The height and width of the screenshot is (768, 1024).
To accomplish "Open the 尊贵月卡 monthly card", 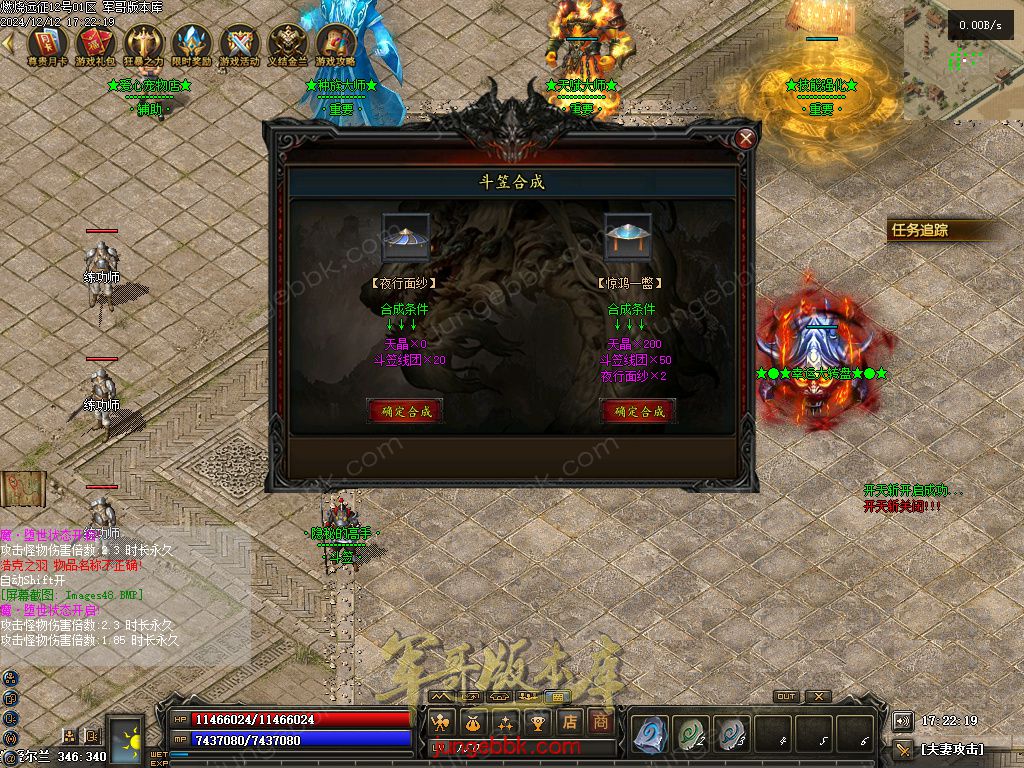I will [47, 46].
